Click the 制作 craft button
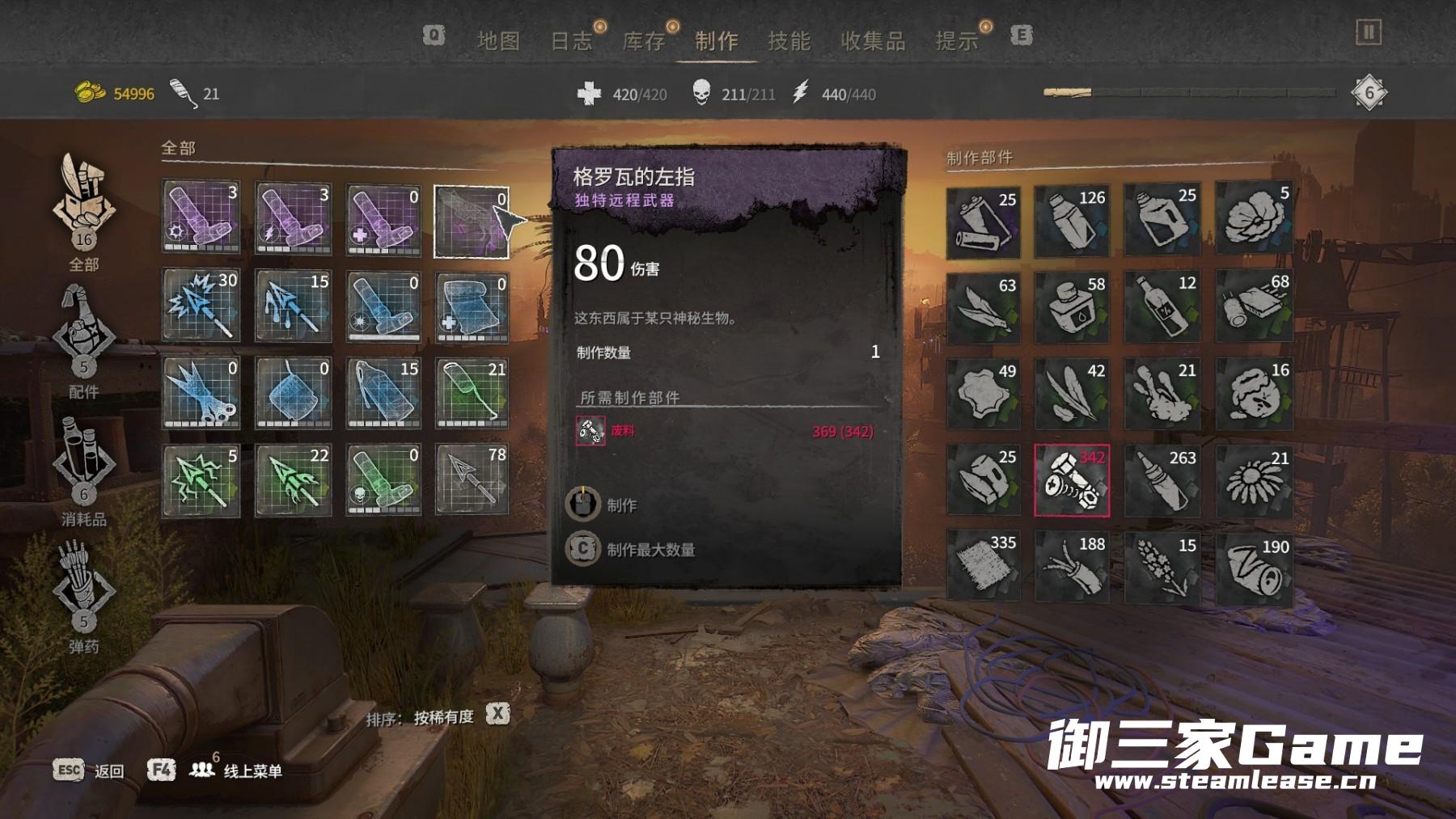The image size is (1456, 819). pyautogui.click(x=620, y=505)
